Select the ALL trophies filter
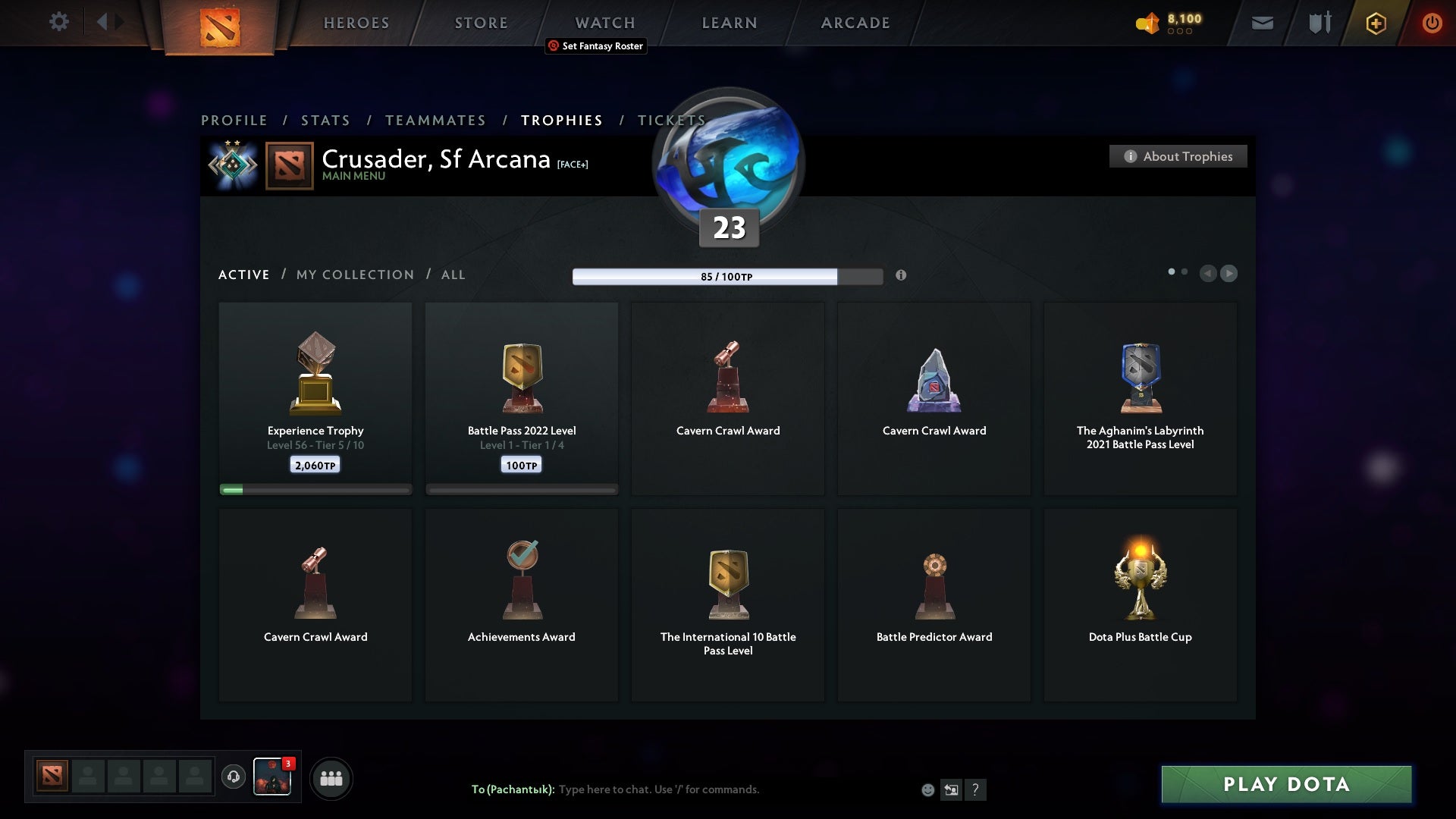Image resolution: width=1456 pixels, height=819 pixels. point(453,275)
